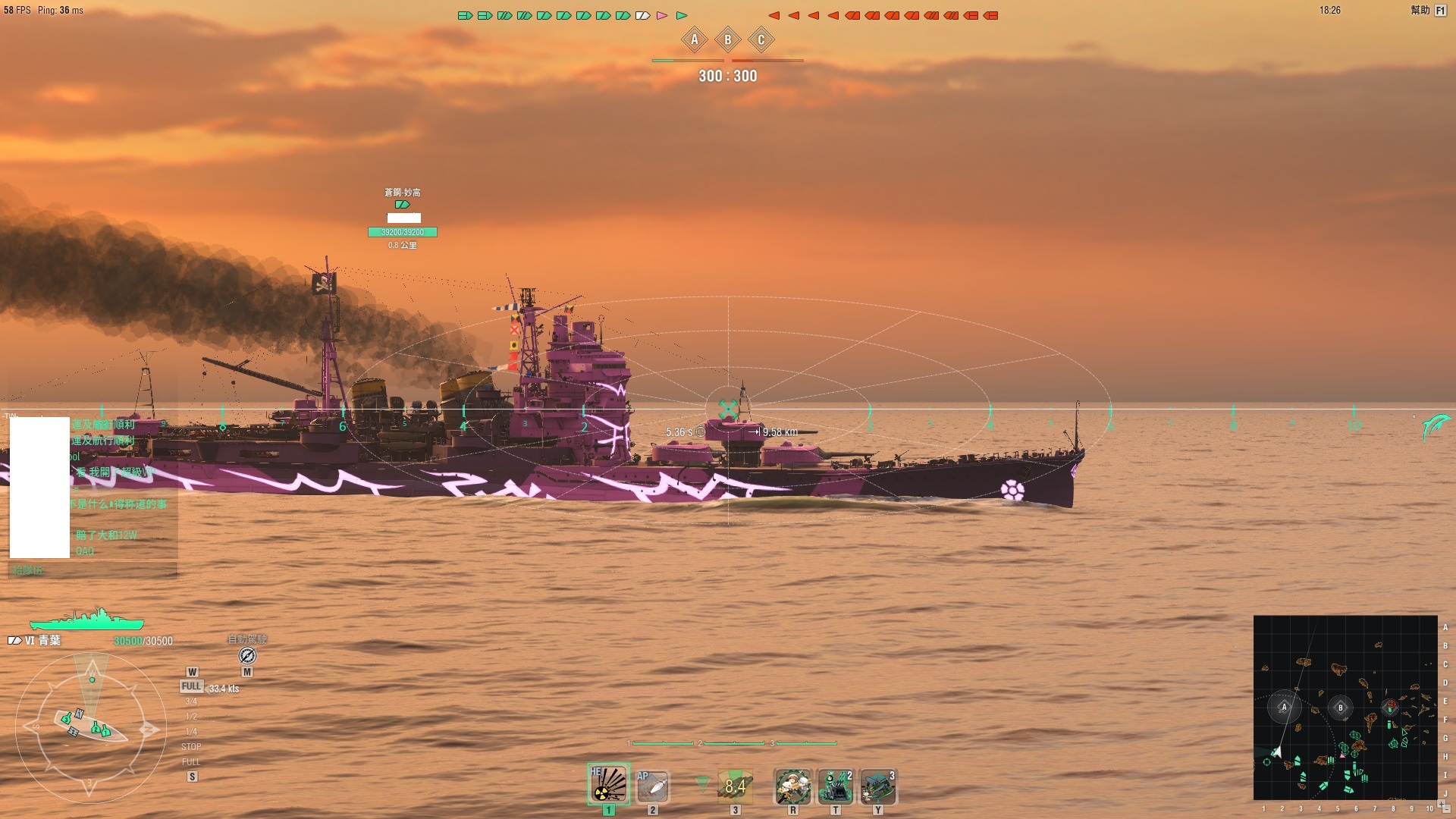This screenshot has width=1456, height=819.
Task: Click capture point A on minimap
Action: pyautogui.click(x=1284, y=708)
